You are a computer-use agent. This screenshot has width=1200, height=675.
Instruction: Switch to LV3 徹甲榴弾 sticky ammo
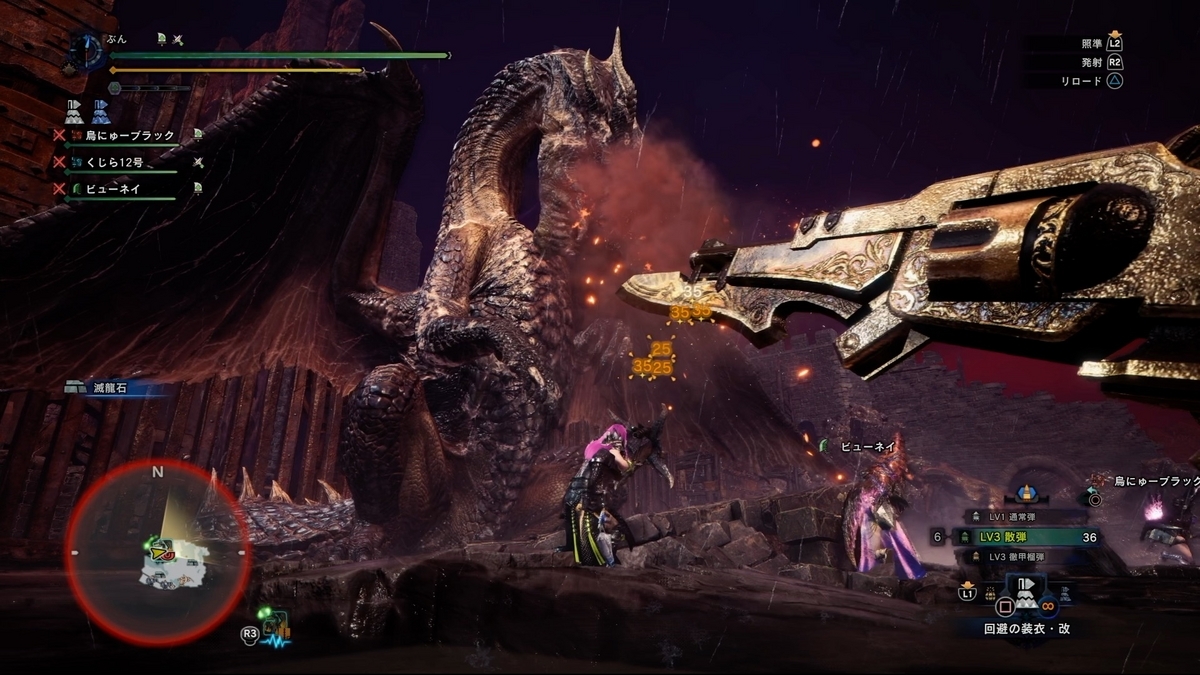1009,556
